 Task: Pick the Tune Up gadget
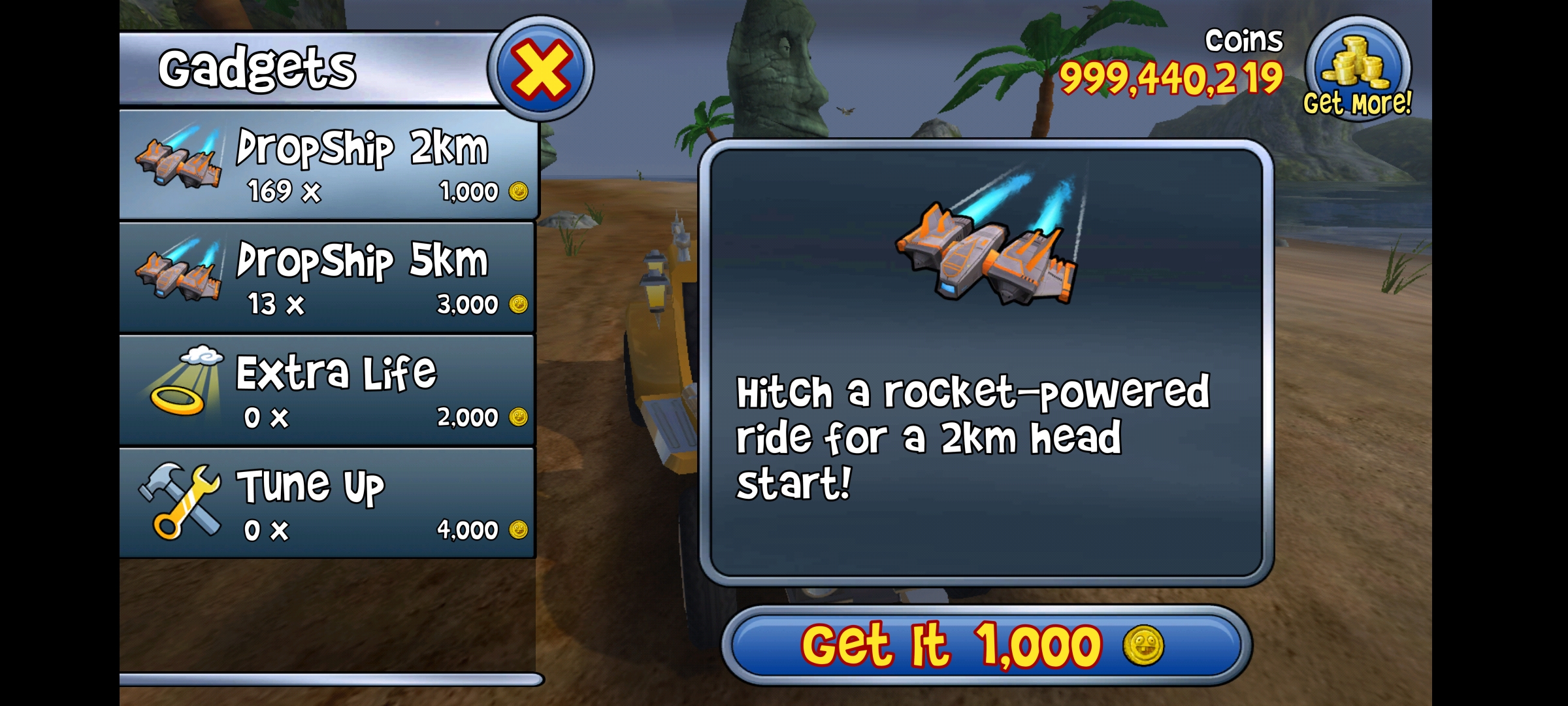pyautogui.click(x=328, y=503)
